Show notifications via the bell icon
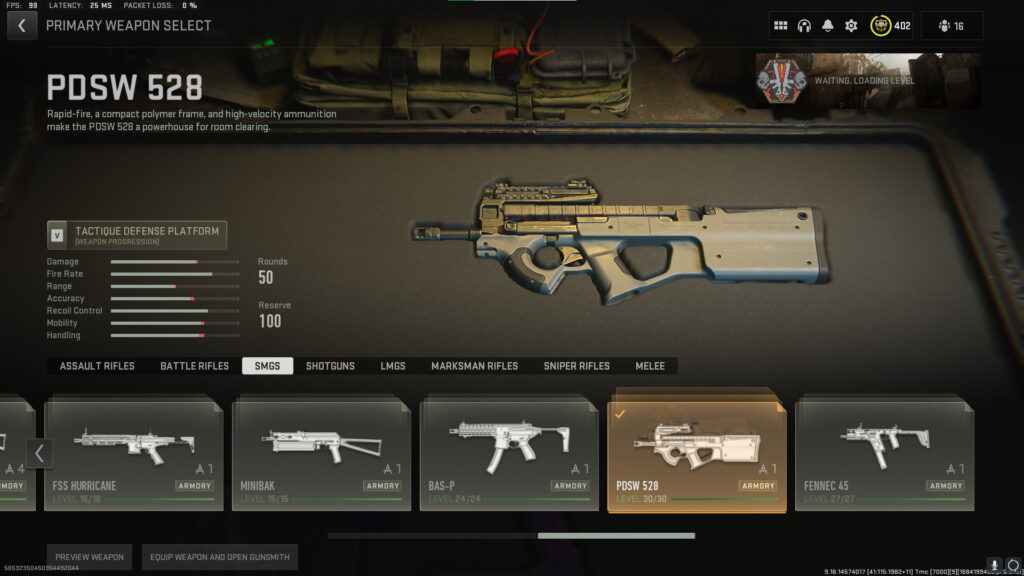 click(828, 25)
